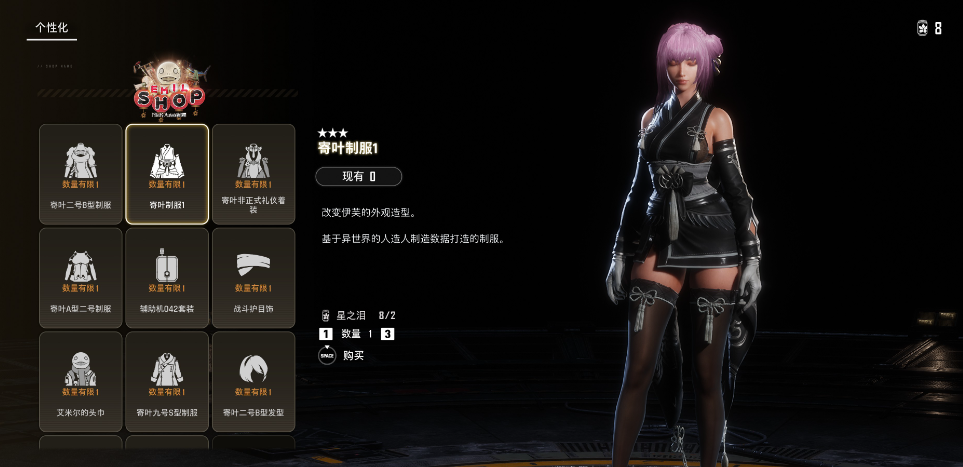Select the 寄叶二号B型制服 outfit tile

[81, 173]
